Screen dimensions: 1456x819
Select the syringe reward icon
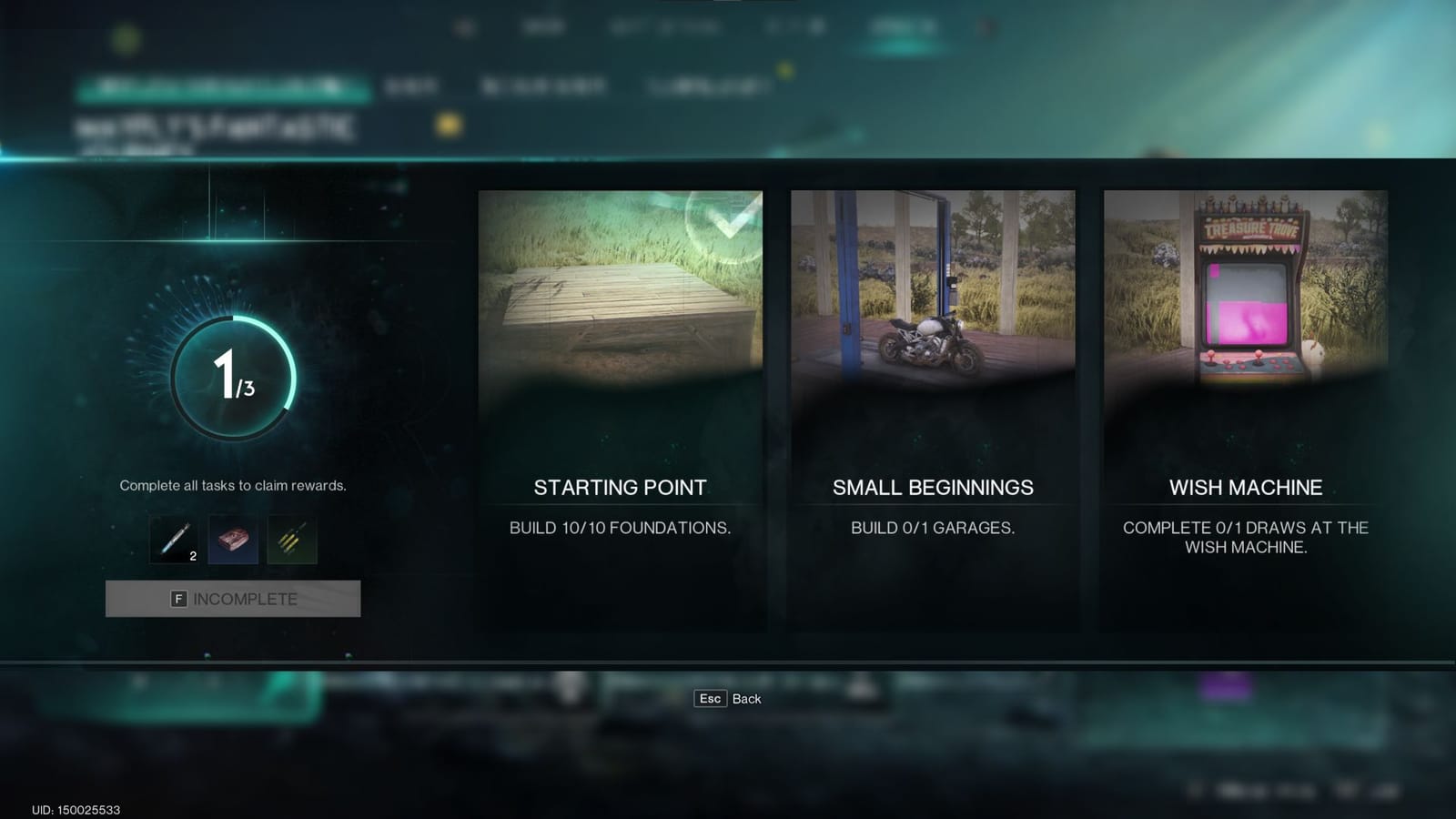pyautogui.click(x=171, y=541)
